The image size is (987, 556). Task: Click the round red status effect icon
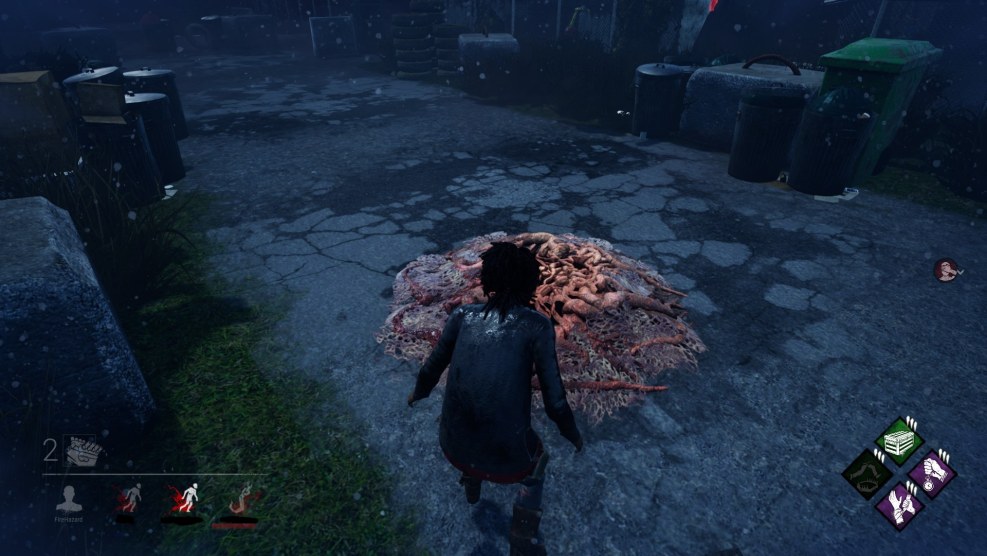click(945, 269)
